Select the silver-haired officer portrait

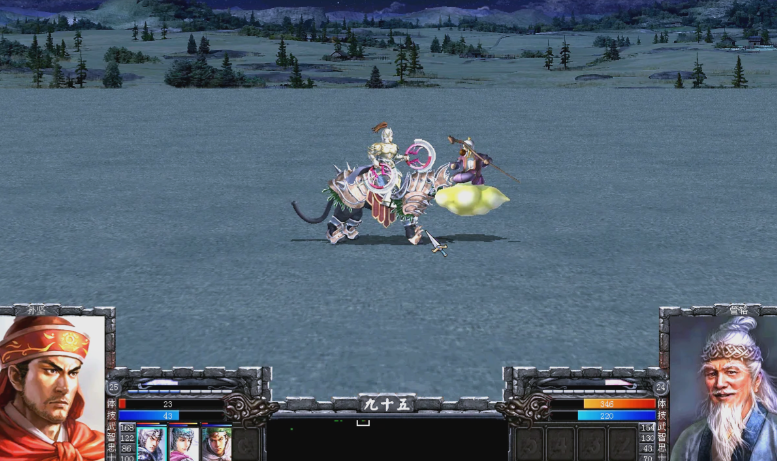coord(150,442)
